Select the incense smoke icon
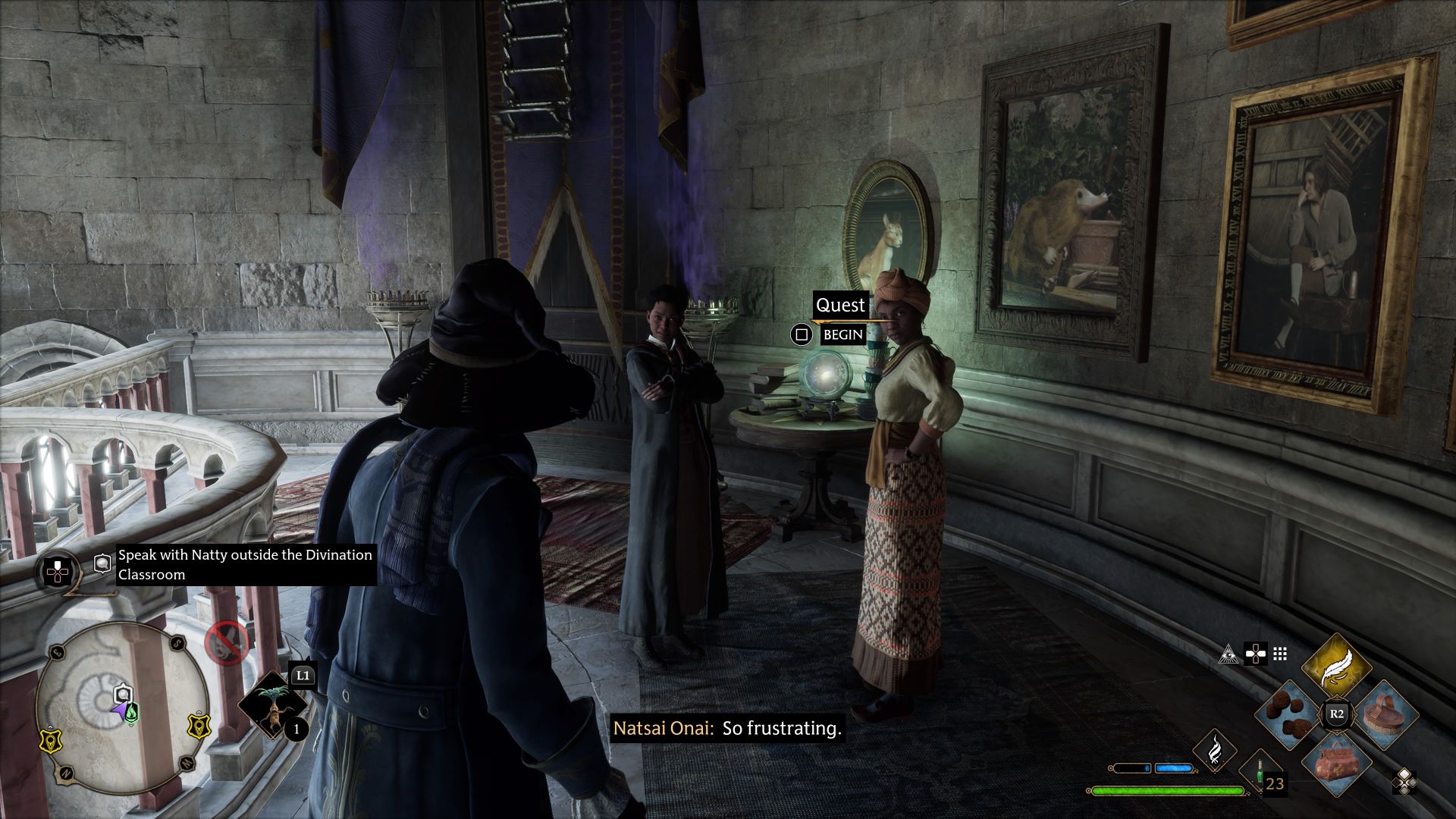Screen dimensions: 1456x819 1215,751
